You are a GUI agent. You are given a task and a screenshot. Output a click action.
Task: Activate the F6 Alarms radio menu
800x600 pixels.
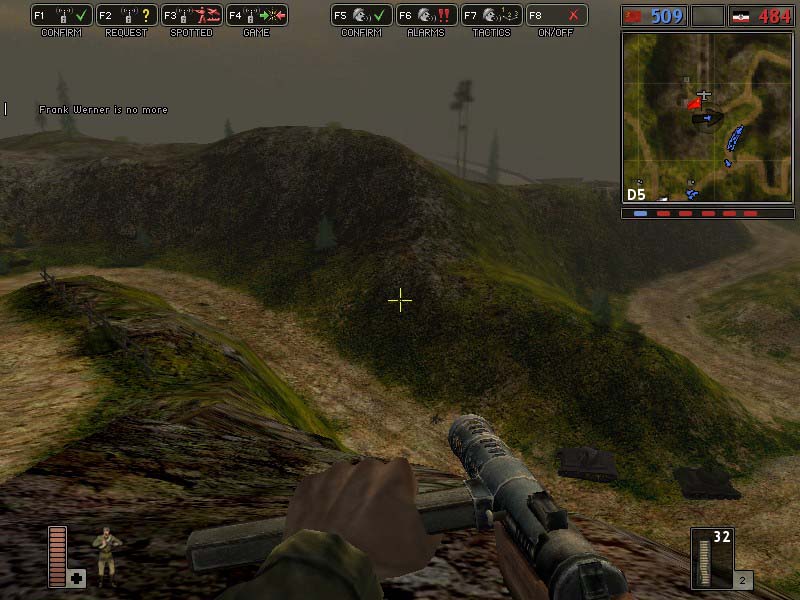click(x=426, y=16)
